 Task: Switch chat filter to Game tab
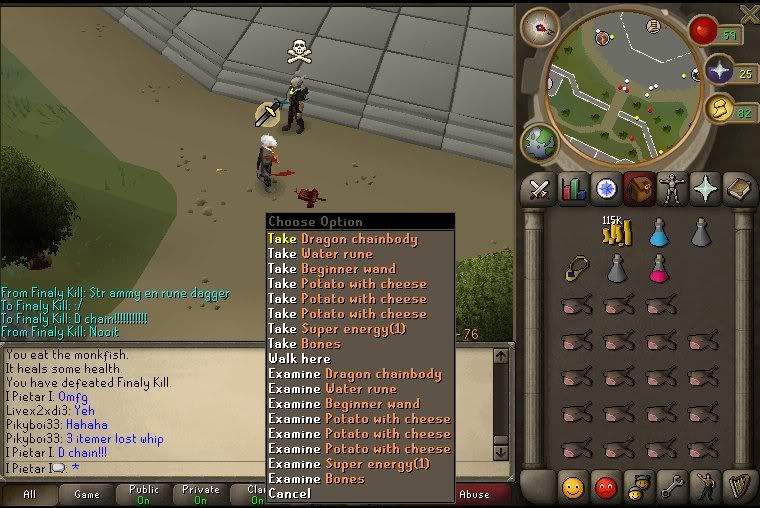(87, 494)
